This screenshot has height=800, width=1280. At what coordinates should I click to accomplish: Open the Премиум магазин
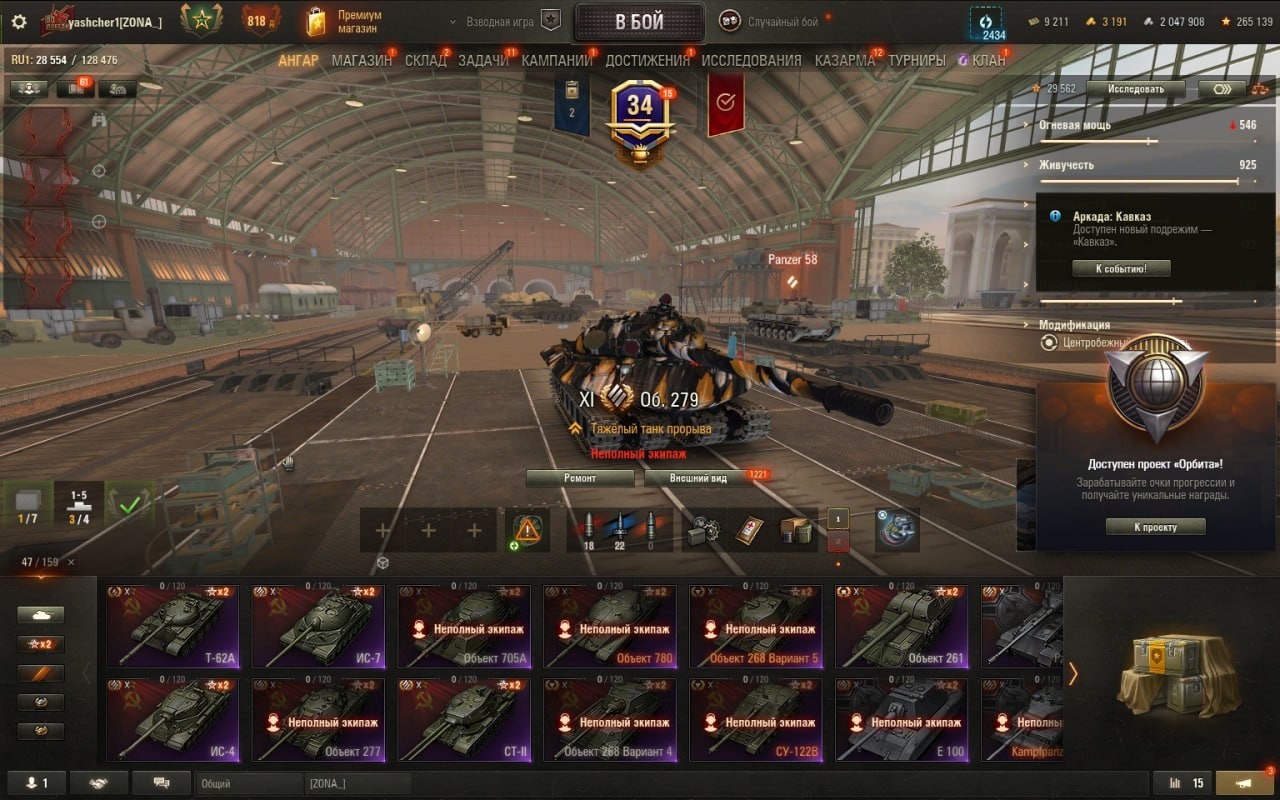pos(345,22)
